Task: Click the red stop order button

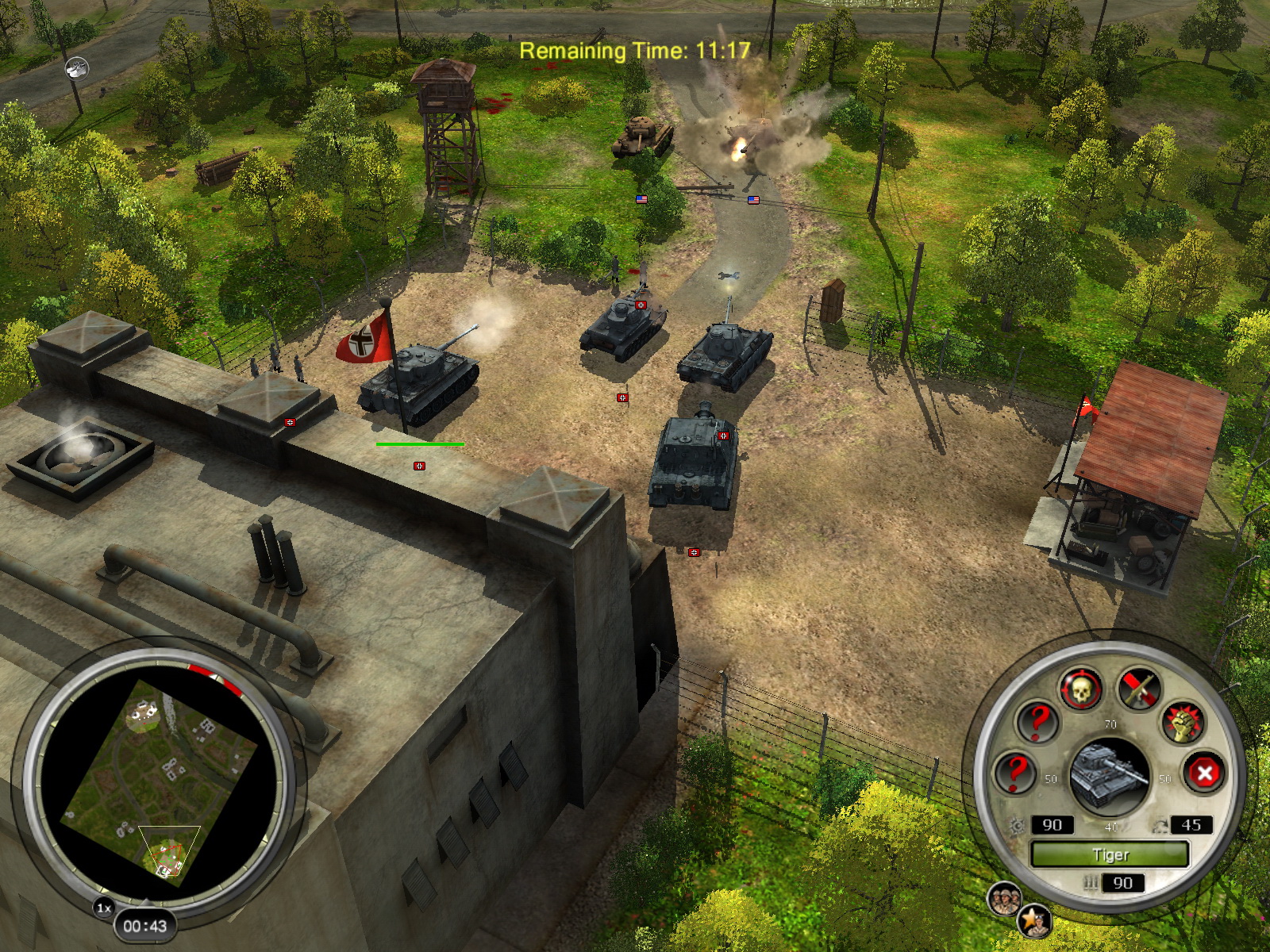Action: (x=1204, y=772)
